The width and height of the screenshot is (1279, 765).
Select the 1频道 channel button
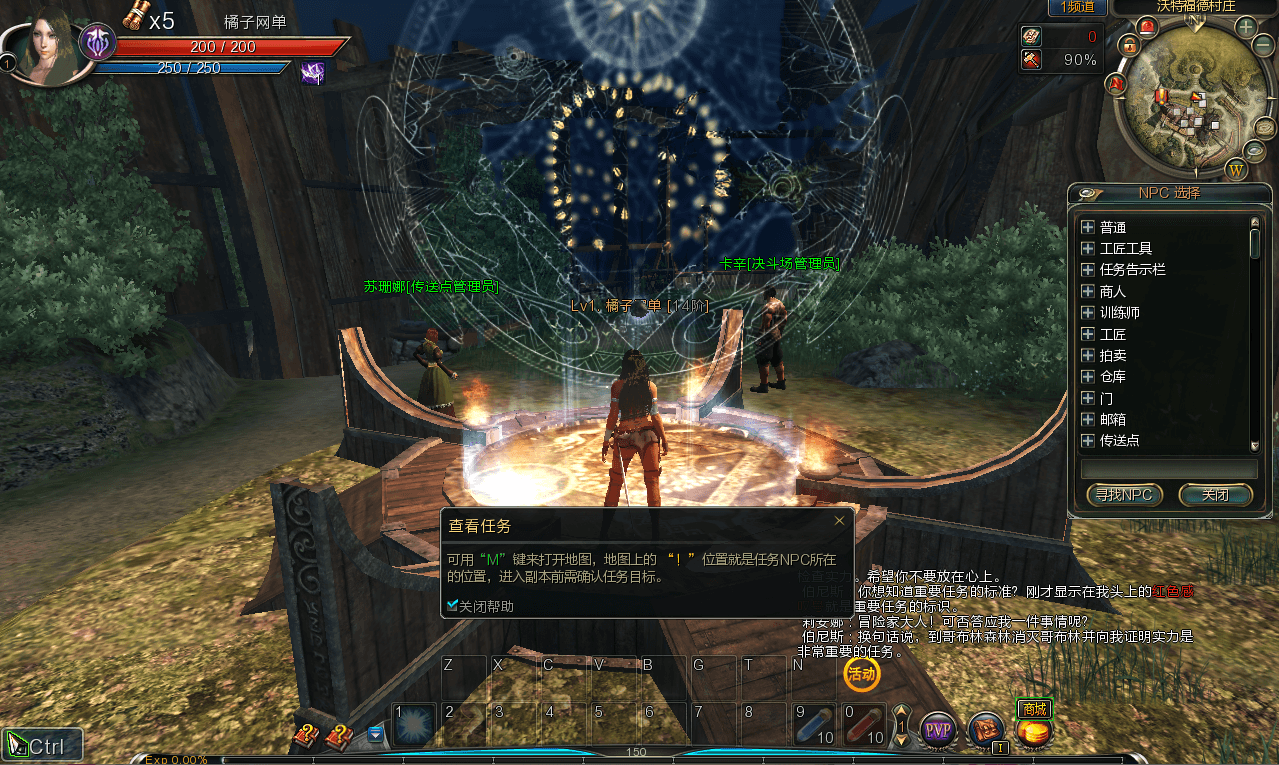coord(1076,7)
